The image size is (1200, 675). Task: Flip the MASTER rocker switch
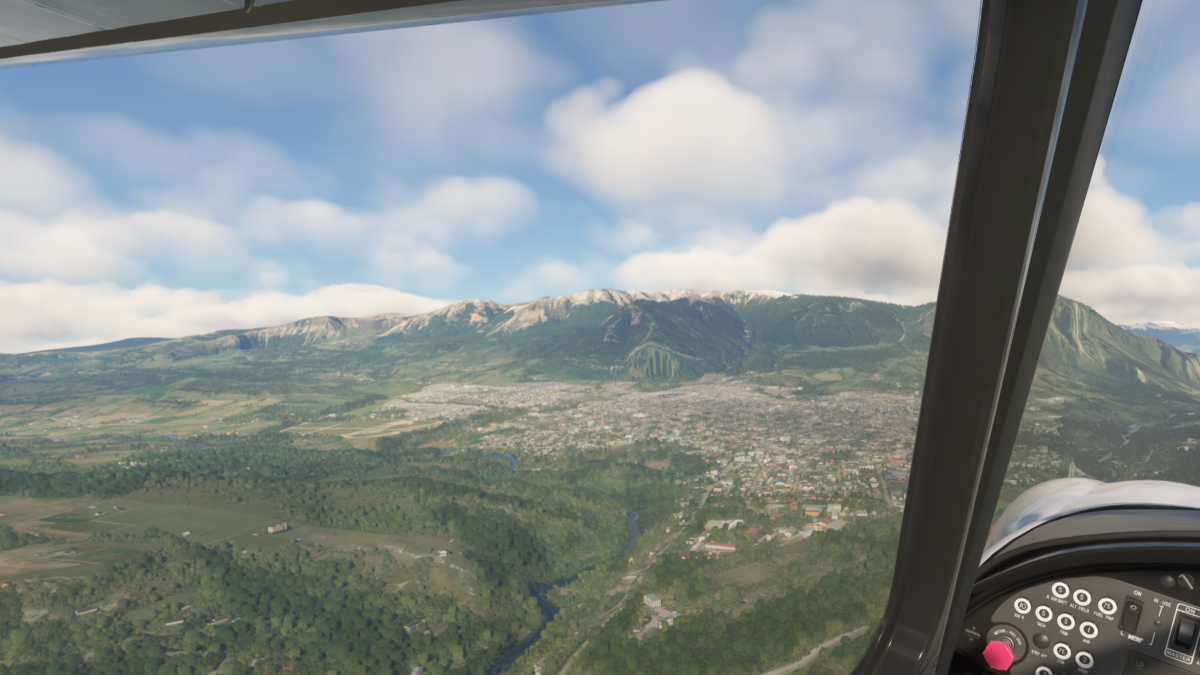click(x=1186, y=634)
